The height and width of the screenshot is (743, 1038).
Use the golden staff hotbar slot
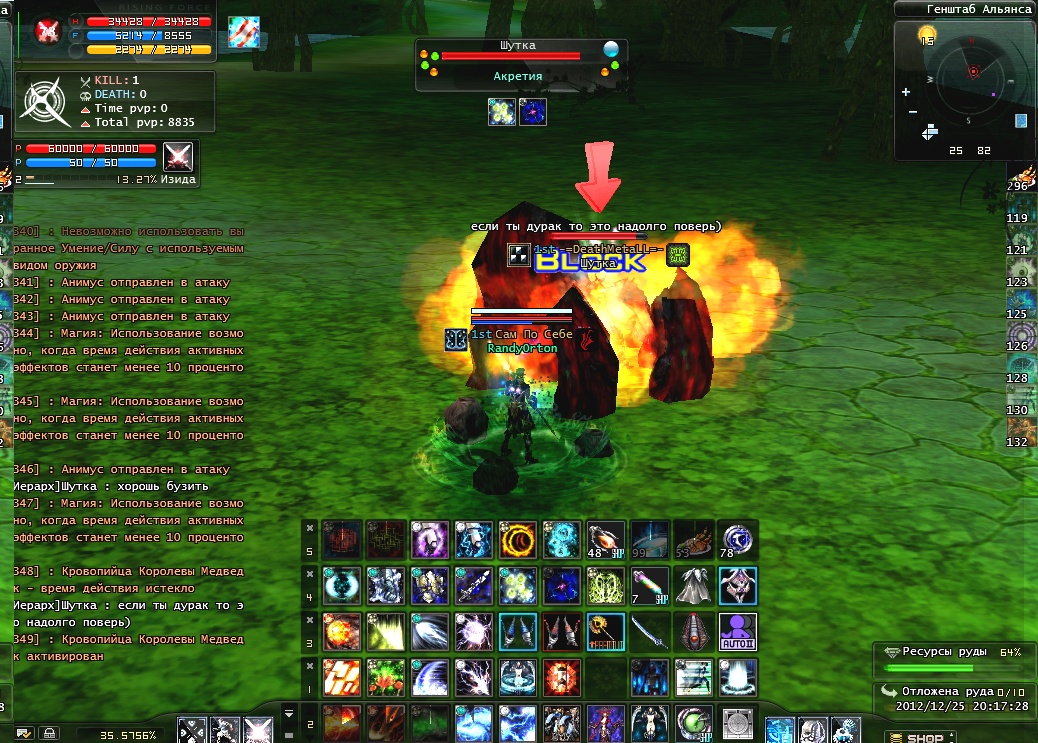[606, 631]
